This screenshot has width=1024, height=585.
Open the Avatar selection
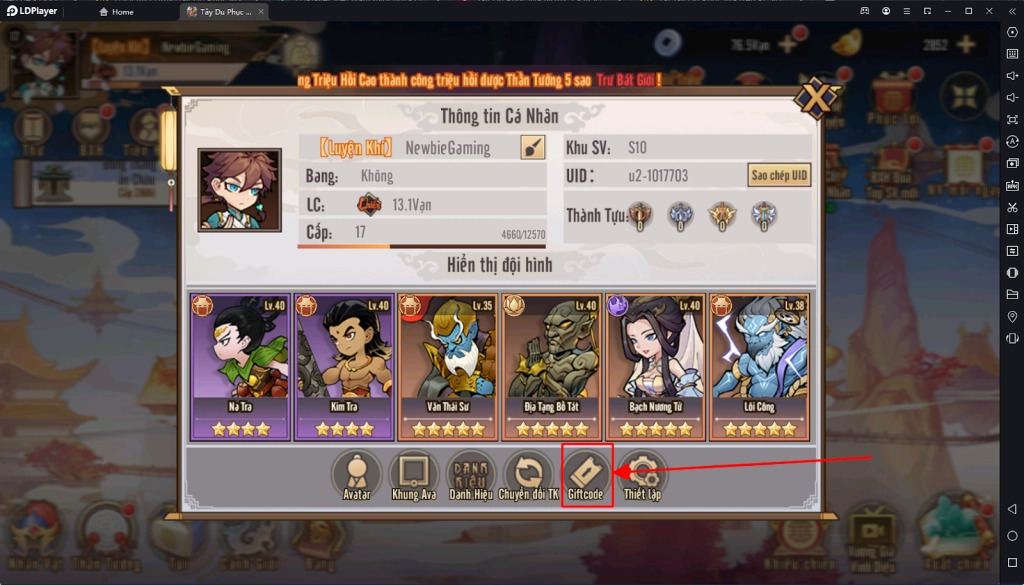(357, 475)
